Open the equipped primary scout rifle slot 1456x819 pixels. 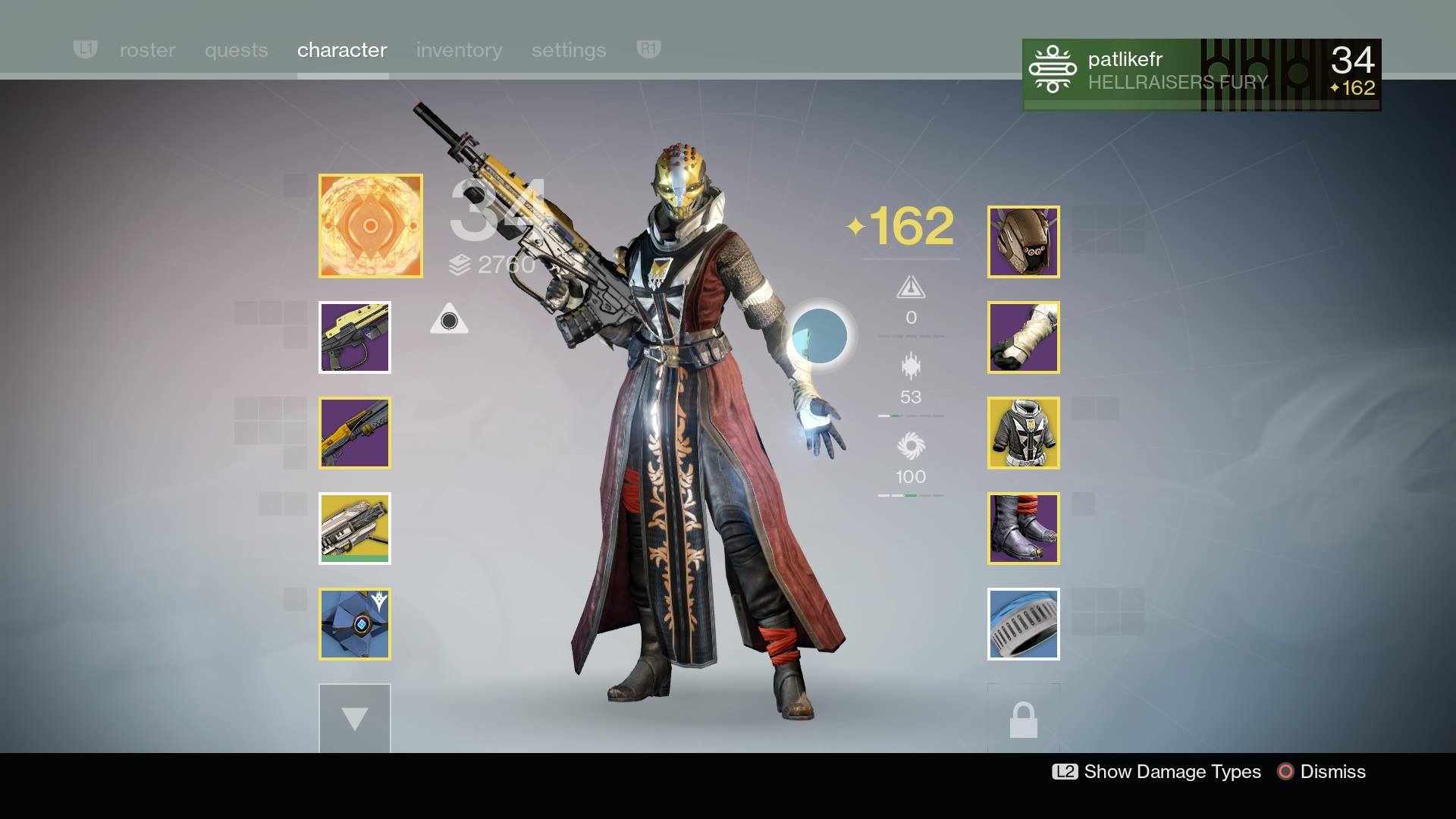(354, 337)
